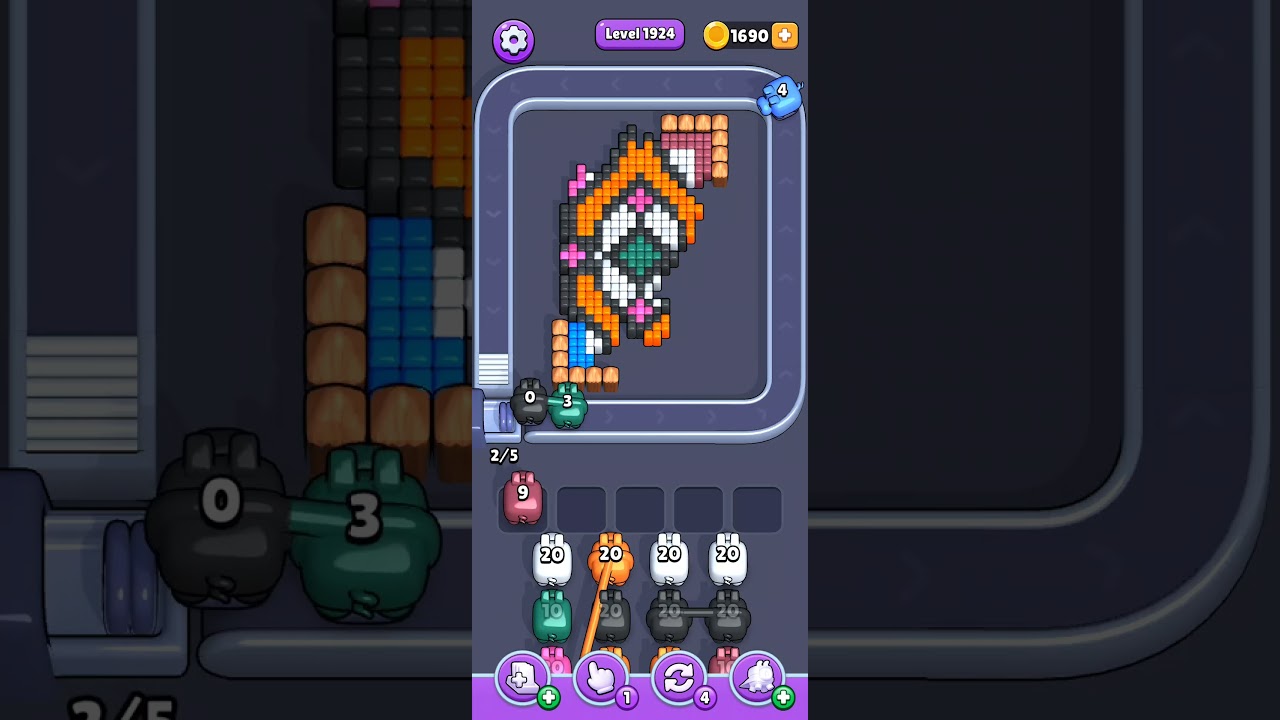Tap the gold coin icon in currency bar
Image resolution: width=1280 pixels, height=720 pixels.
718,35
